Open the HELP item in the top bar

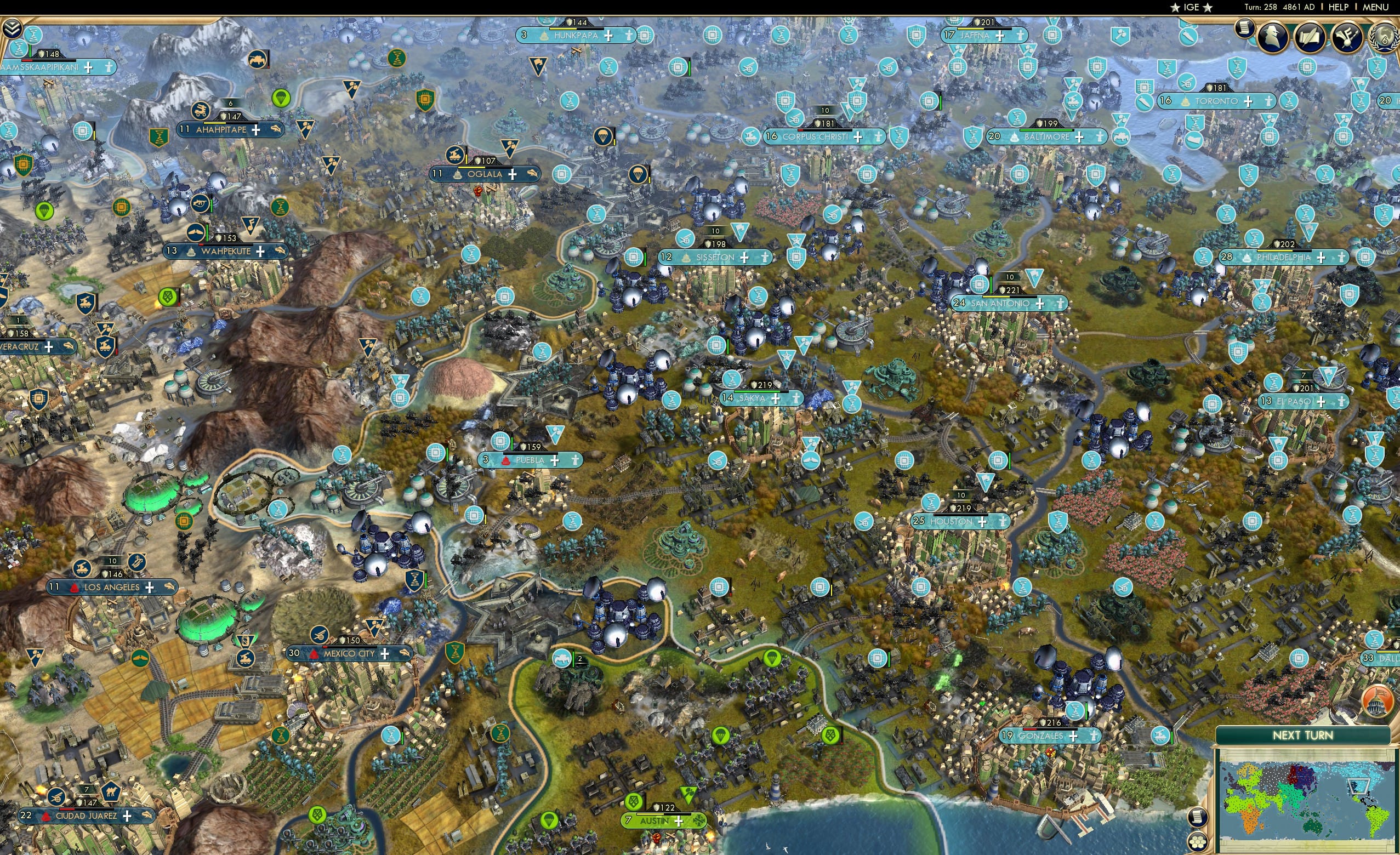(x=1340, y=7)
